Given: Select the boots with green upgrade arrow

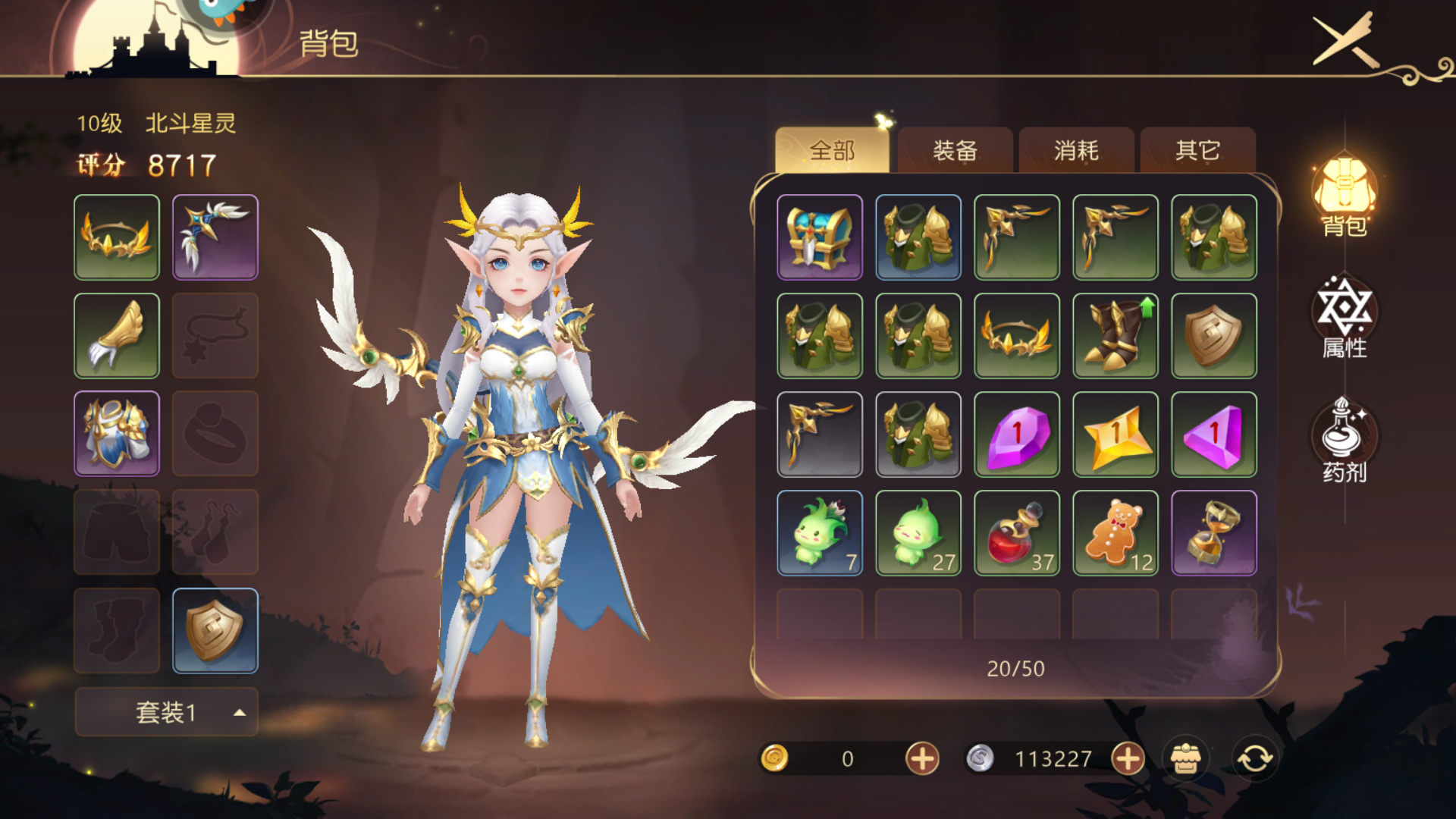Looking at the screenshot, I should (x=1116, y=336).
